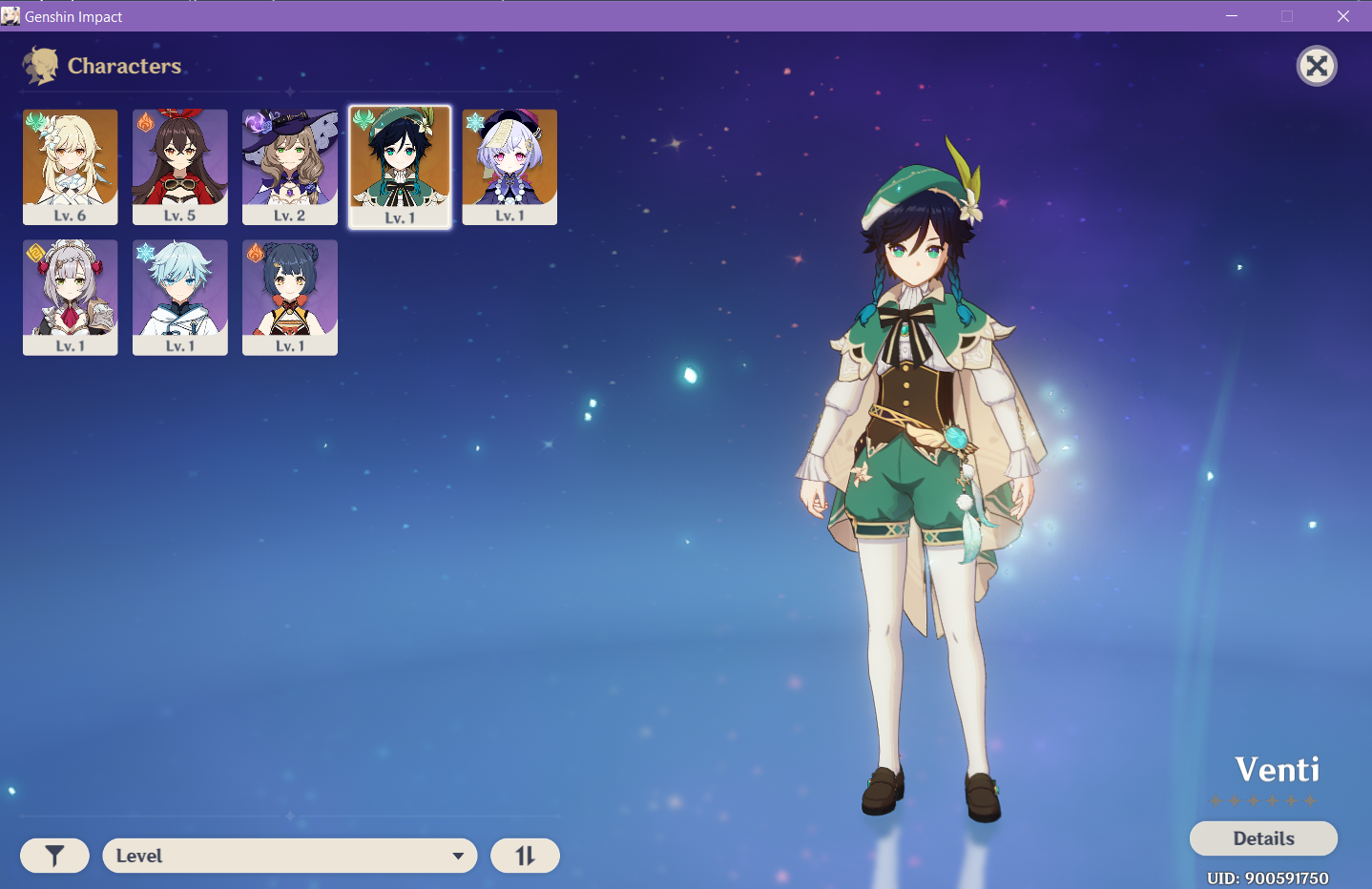Close the Characters screen
Viewport: 1372px width, 889px height.
click(1317, 66)
